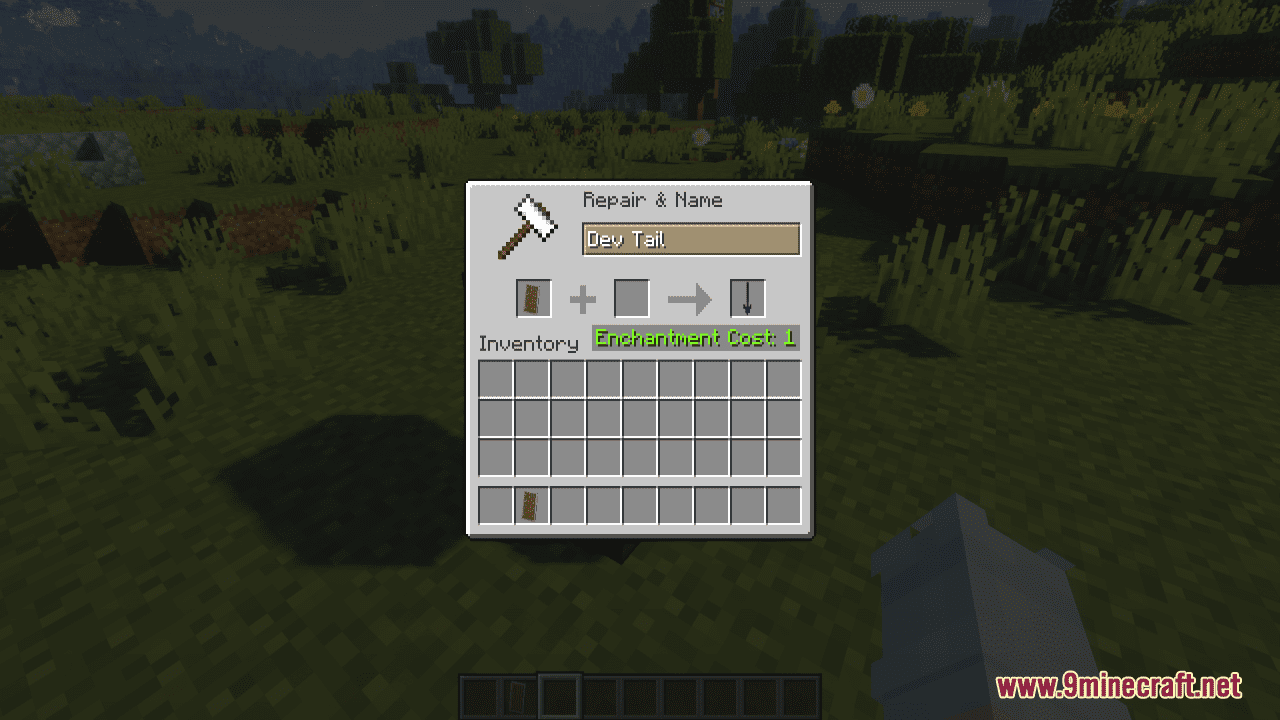
Task: Click the Inventory section label
Action: [528, 343]
